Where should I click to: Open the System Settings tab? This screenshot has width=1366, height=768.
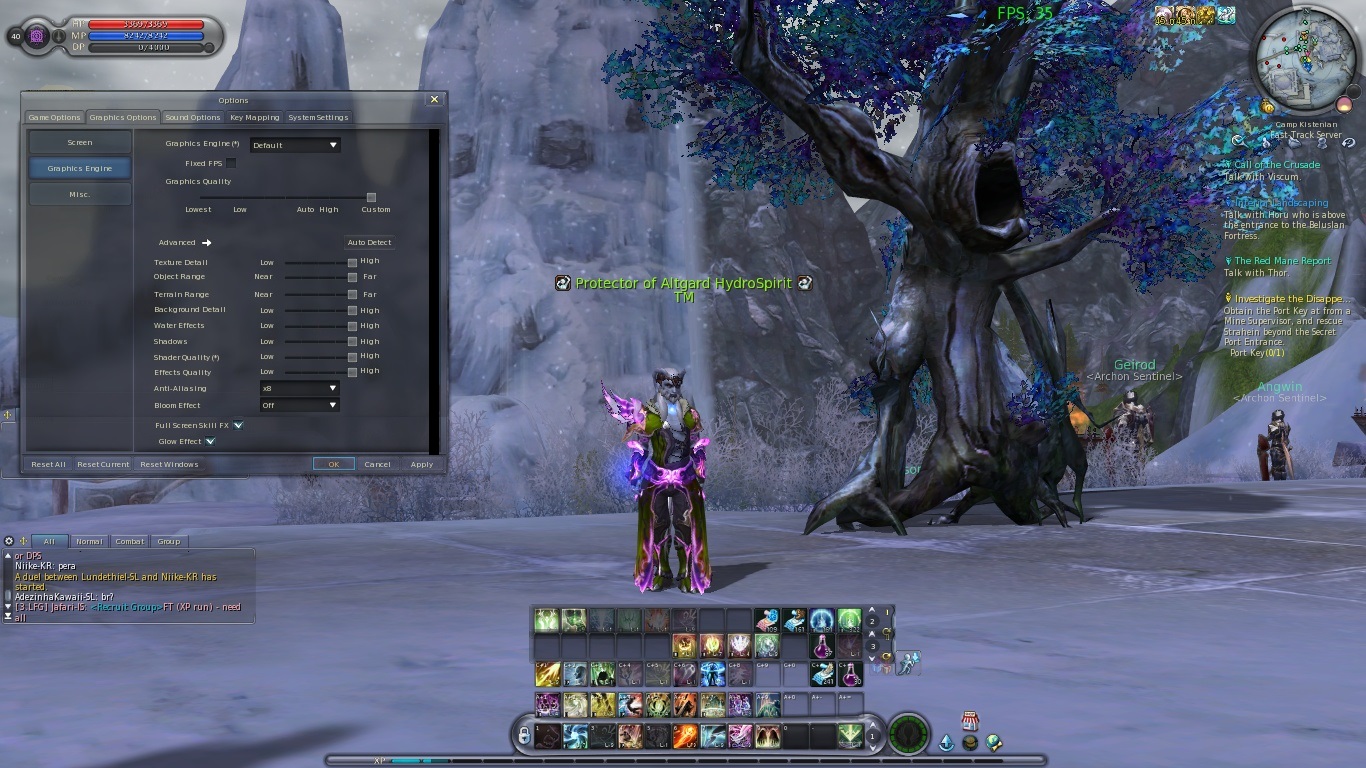tap(318, 118)
